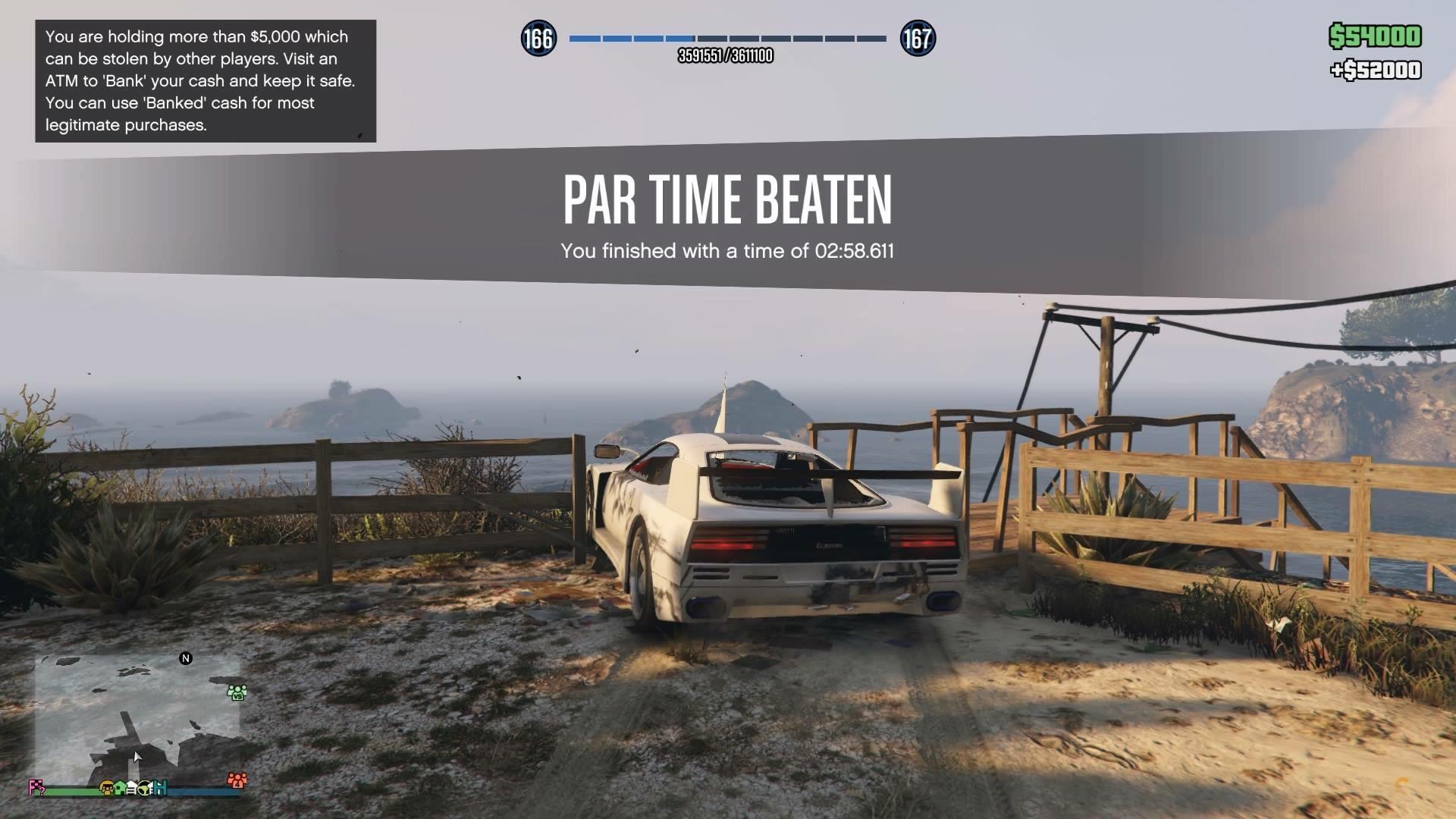Dismiss the ATM banking help tip
Image resolution: width=1456 pixels, height=819 pixels.
(205, 80)
